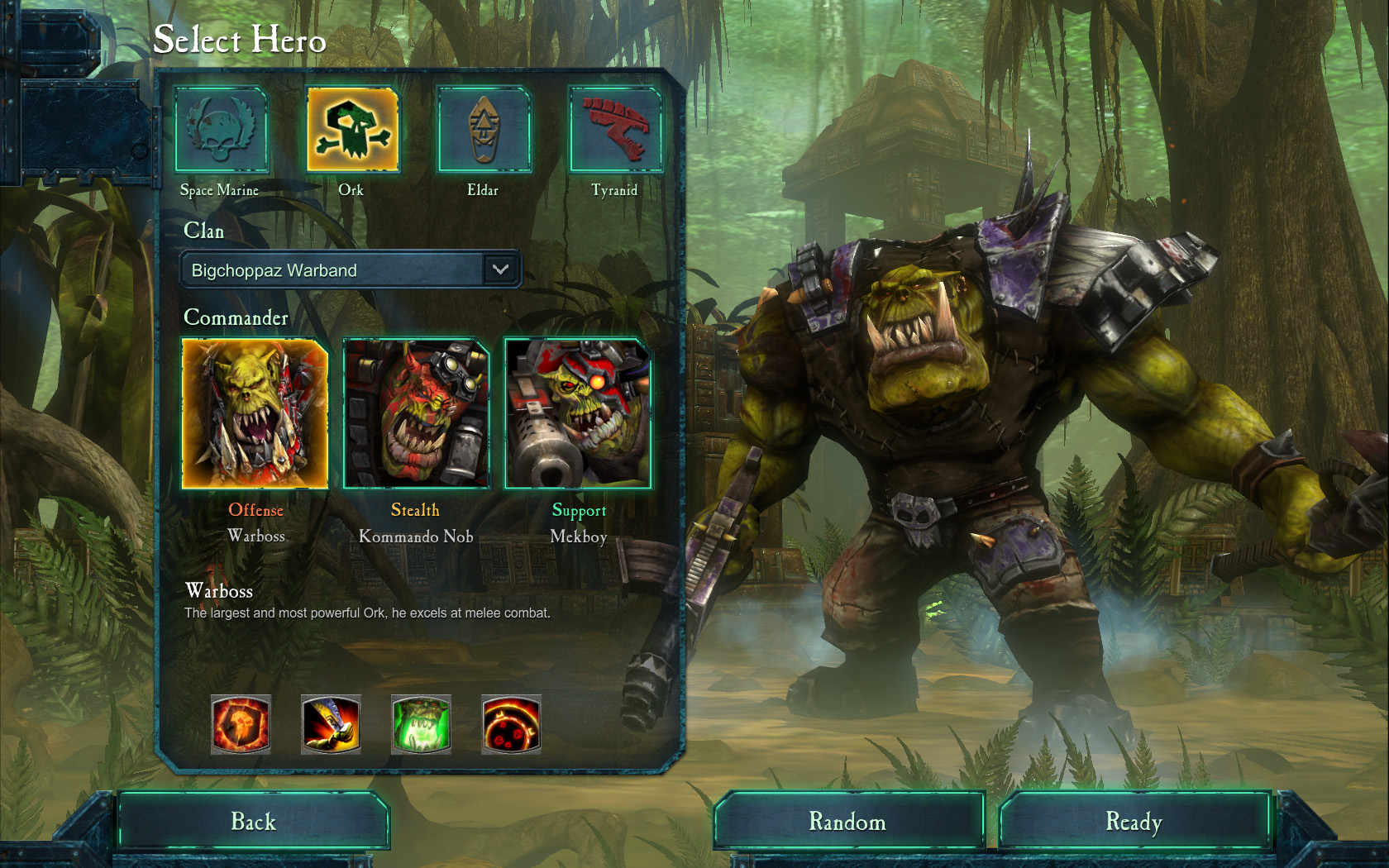Check the red swirling orbs ability icon

(x=511, y=724)
